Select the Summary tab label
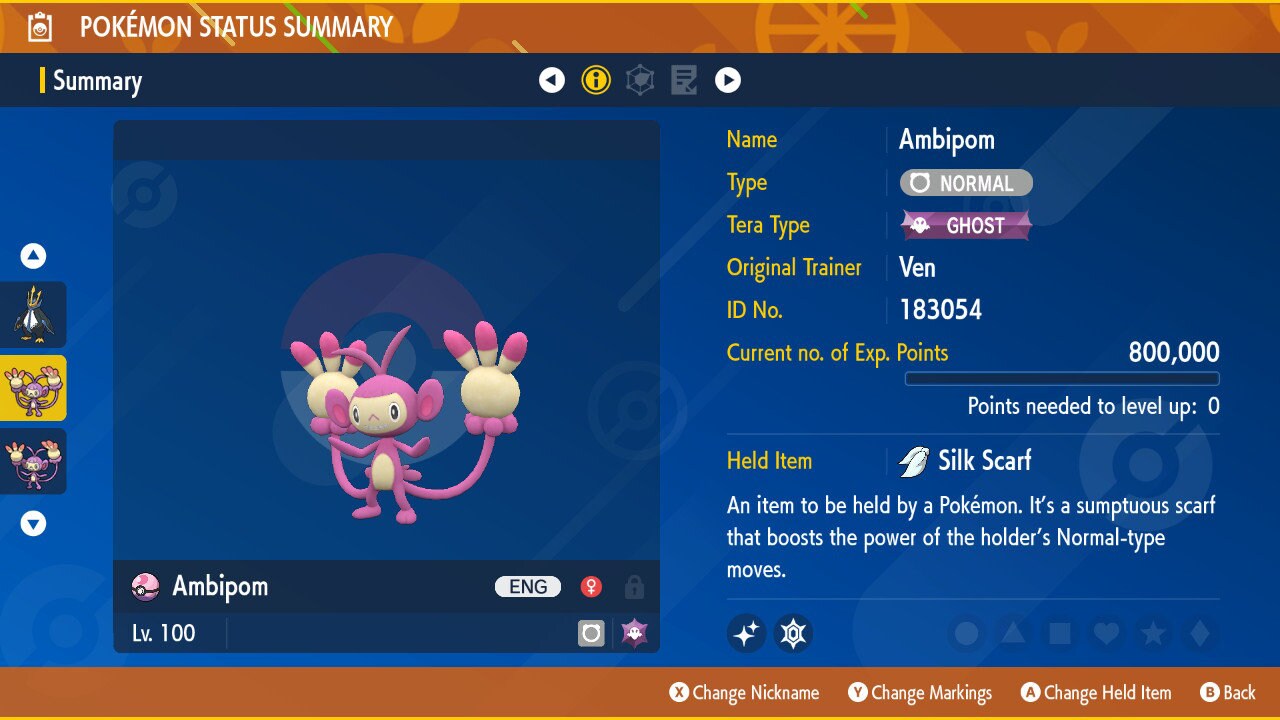Screen dimensions: 1280x720 click(97, 81)
